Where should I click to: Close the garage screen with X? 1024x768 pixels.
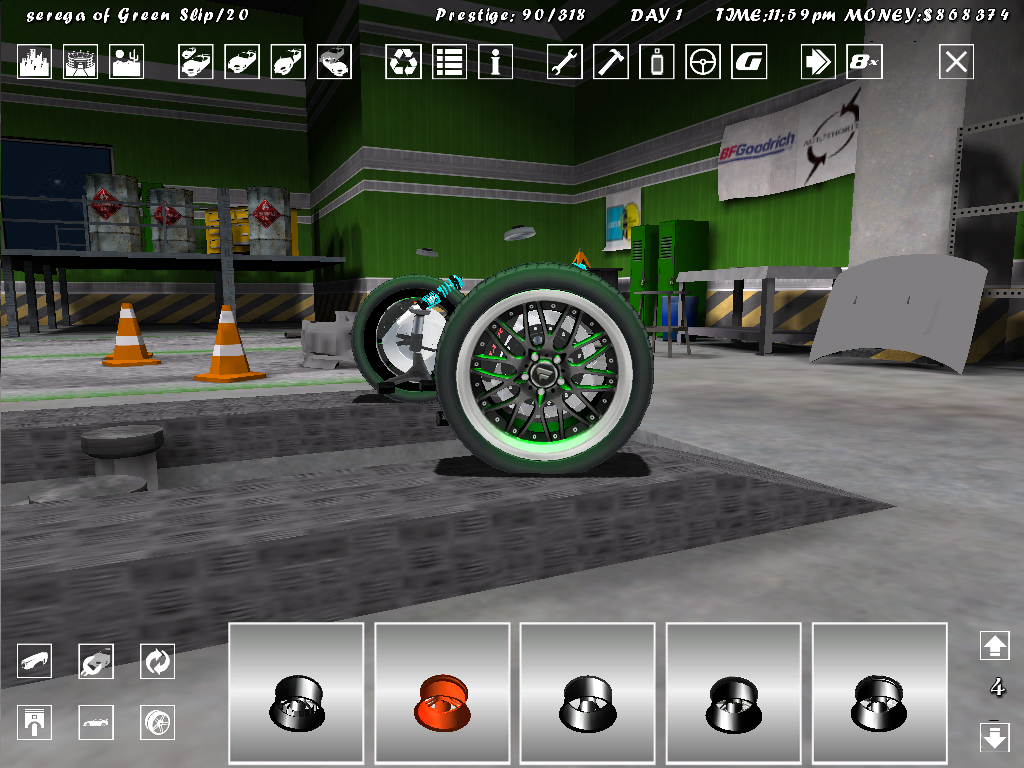[x=956, y=62]
